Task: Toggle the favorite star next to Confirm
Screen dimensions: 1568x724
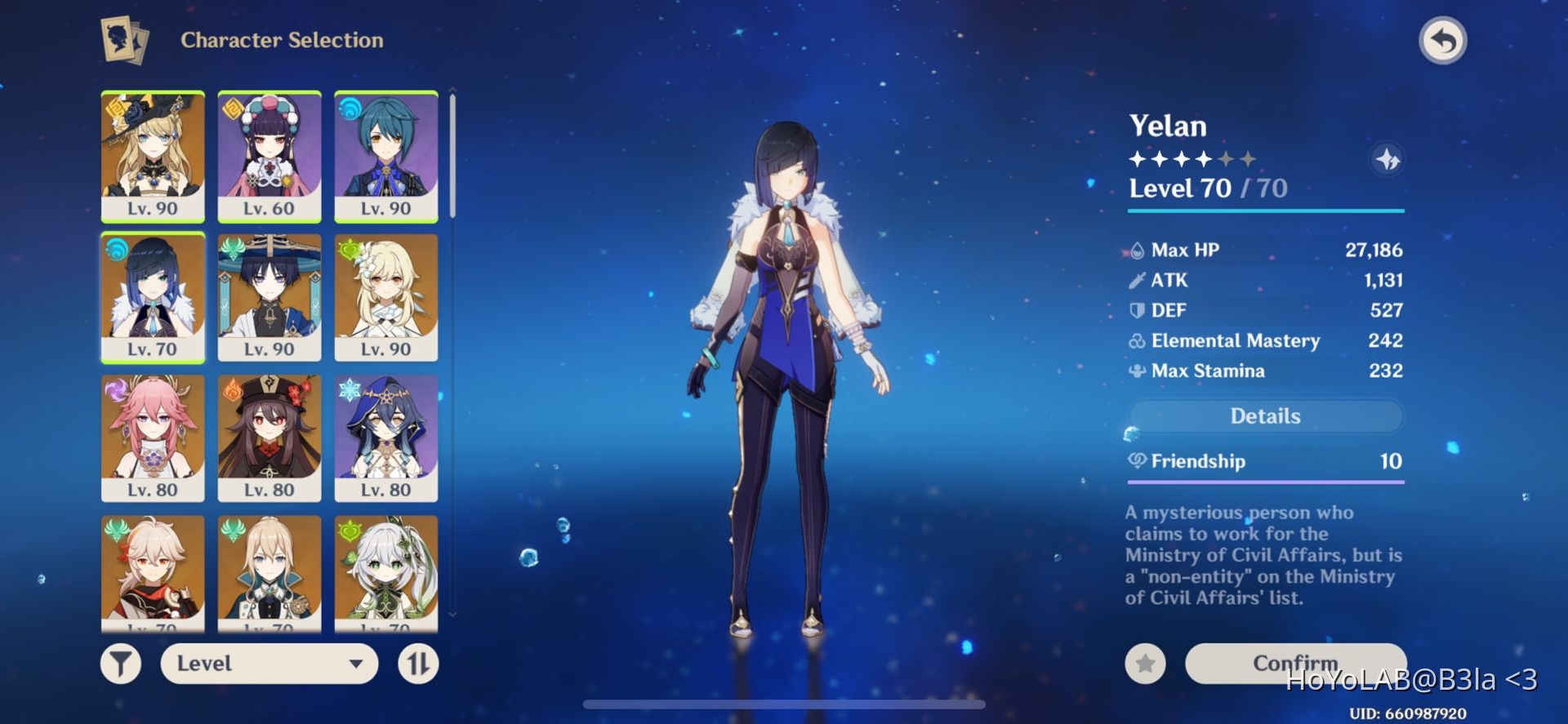Action: (1143, 663)
